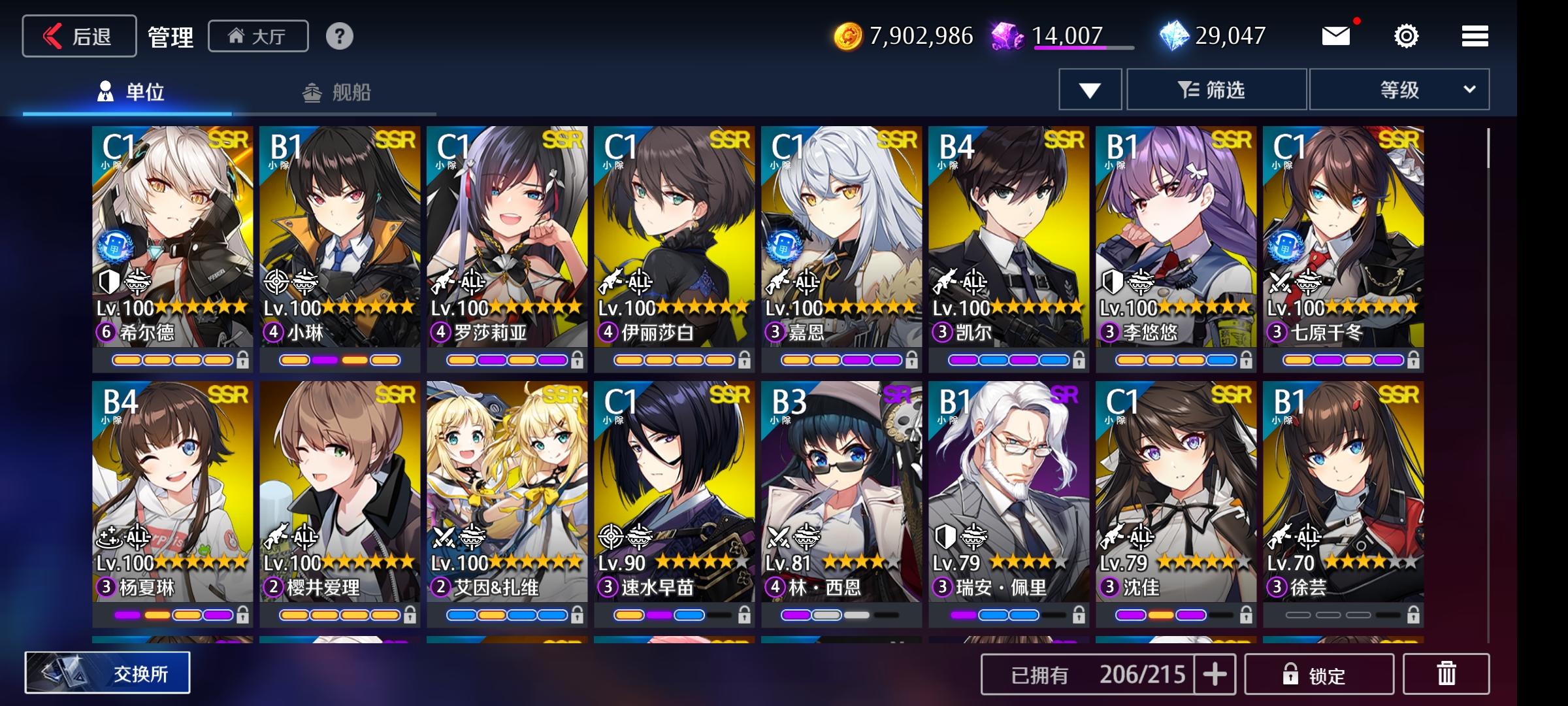The height and width of the screenshot is (706, 1568).
Task: Toggle the lock on 樱井爱理's card
Action: tap(410, 615)
